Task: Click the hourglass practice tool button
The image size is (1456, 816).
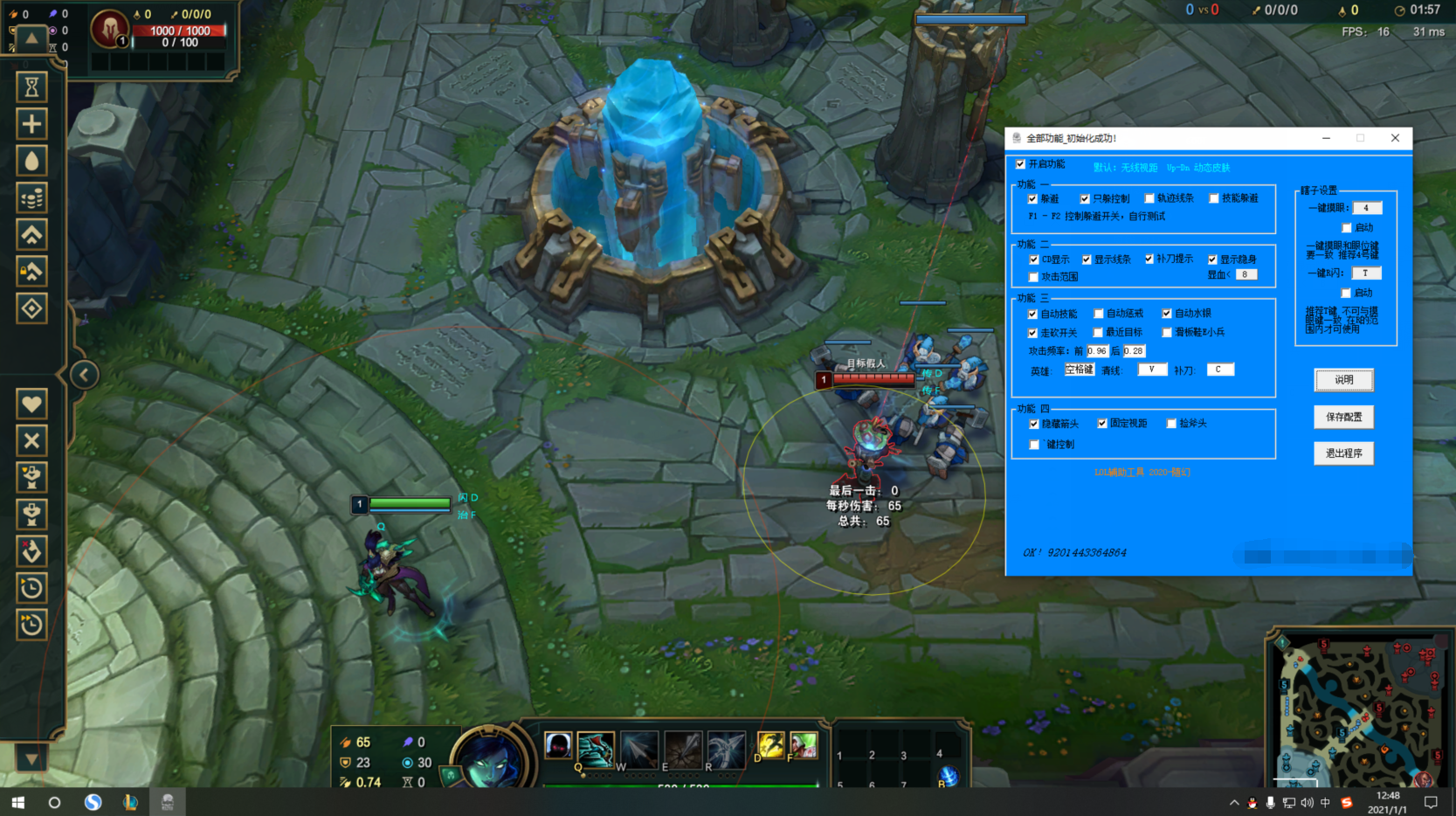Action: coord(31,87)
